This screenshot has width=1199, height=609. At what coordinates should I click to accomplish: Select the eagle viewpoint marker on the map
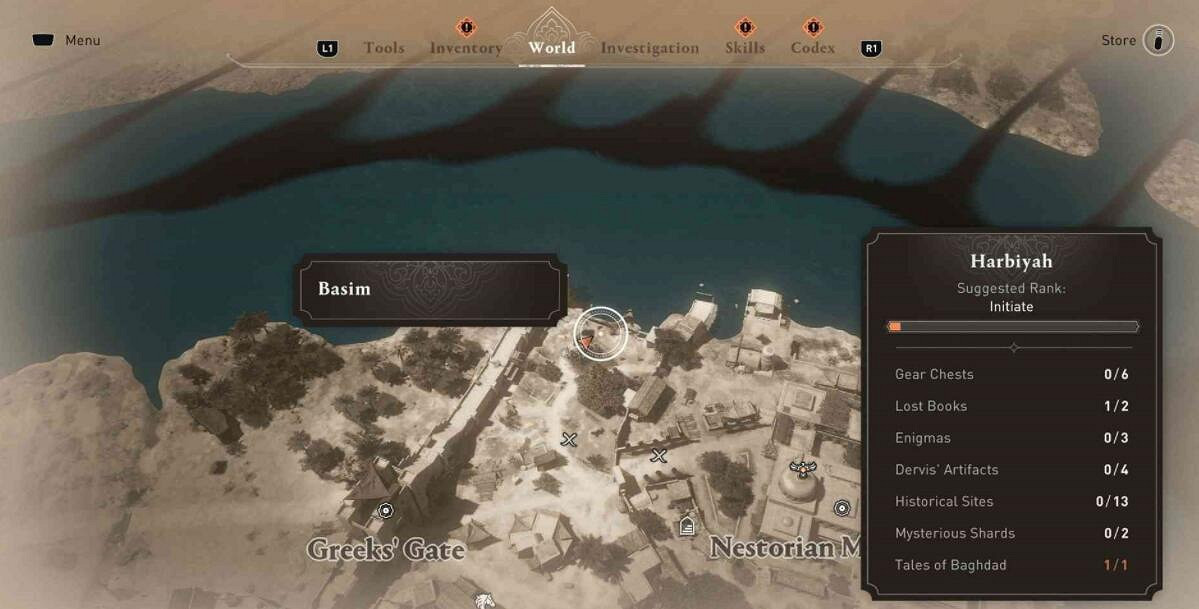pyautogui.click(x=800, y=466)
